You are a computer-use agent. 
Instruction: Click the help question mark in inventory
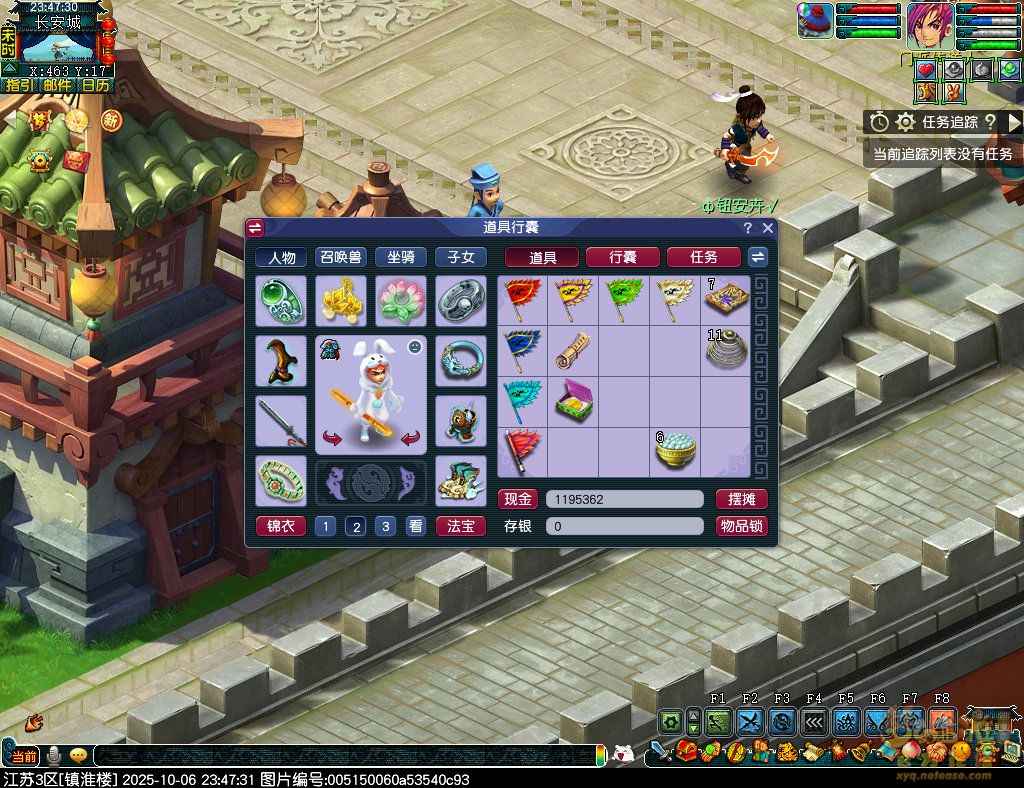click(x=748, y=228)
